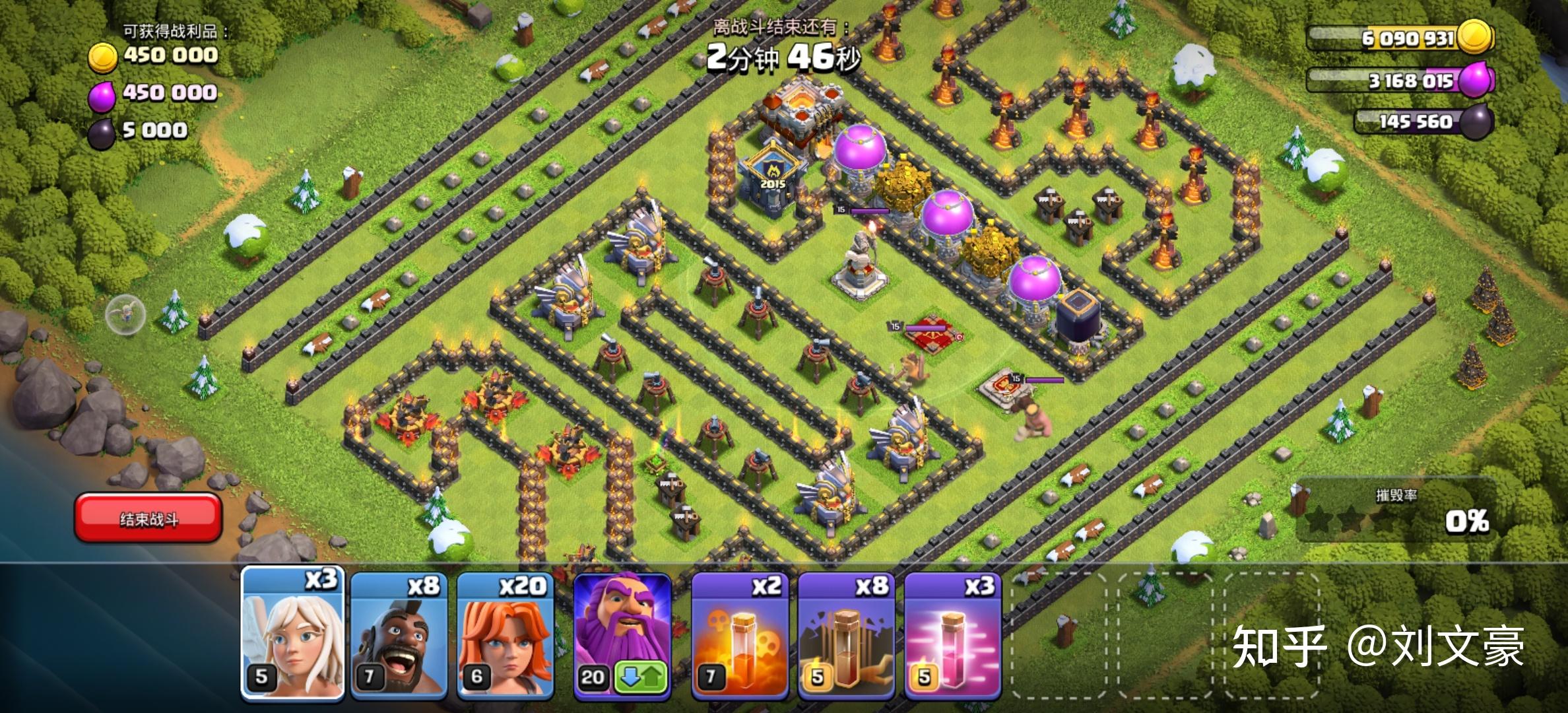Viewport: 1568px width, 713px height.
Task: Select the Healer troop card
Action: (x=292, y=634)
